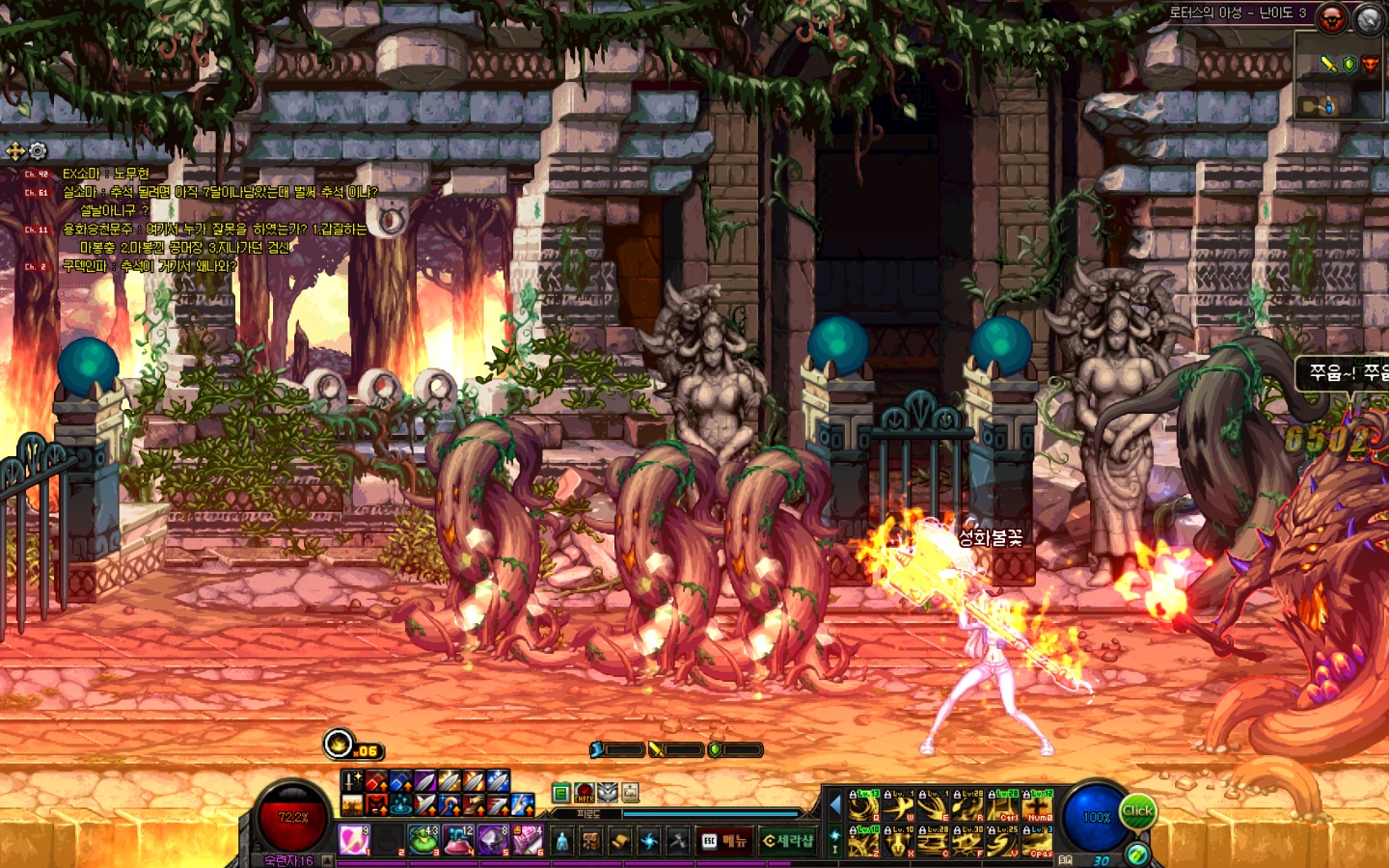Open the green calendar event icon

coord(560,793)
